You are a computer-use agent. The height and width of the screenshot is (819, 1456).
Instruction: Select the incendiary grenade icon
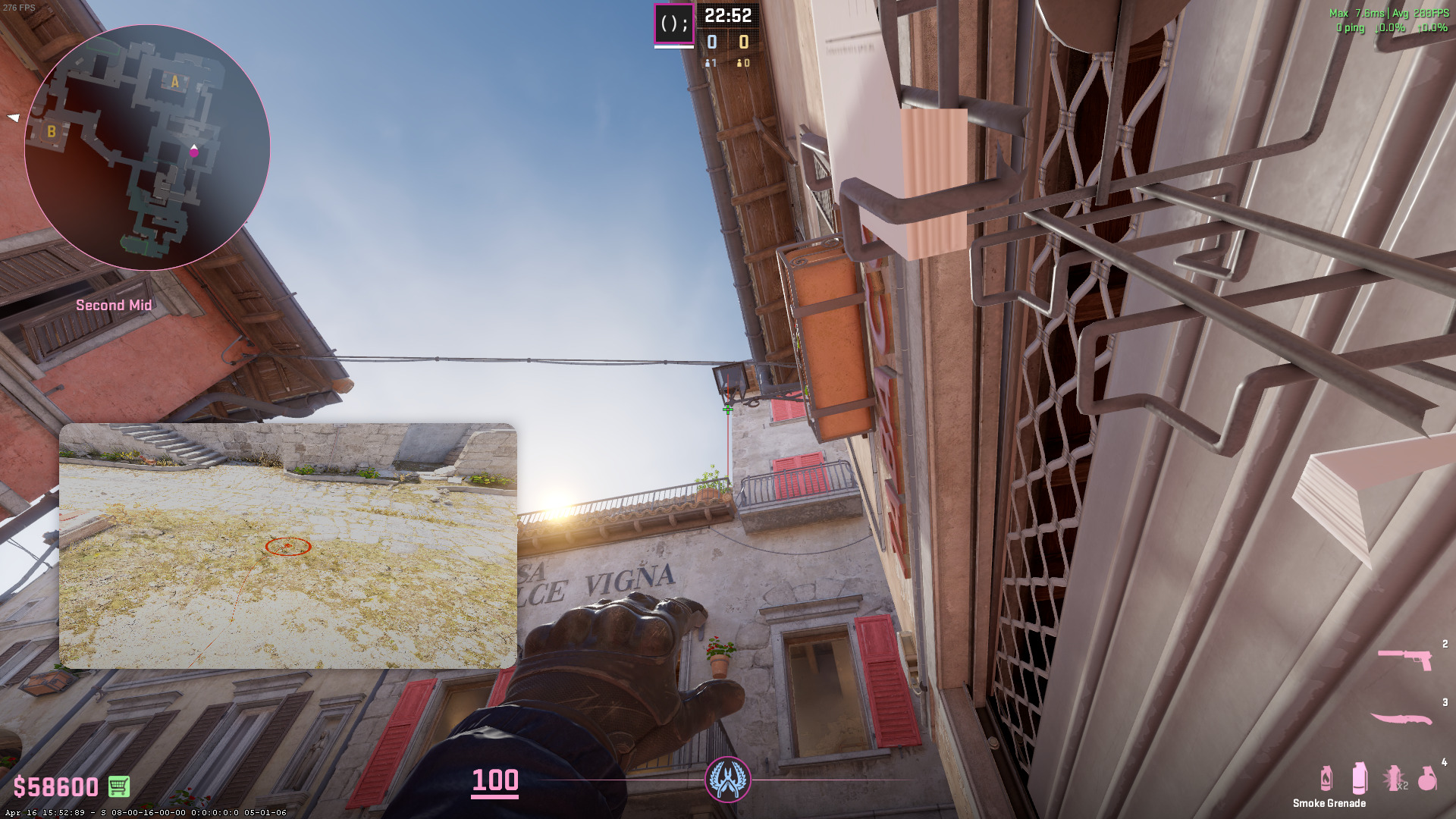(x=1326, y=778)
